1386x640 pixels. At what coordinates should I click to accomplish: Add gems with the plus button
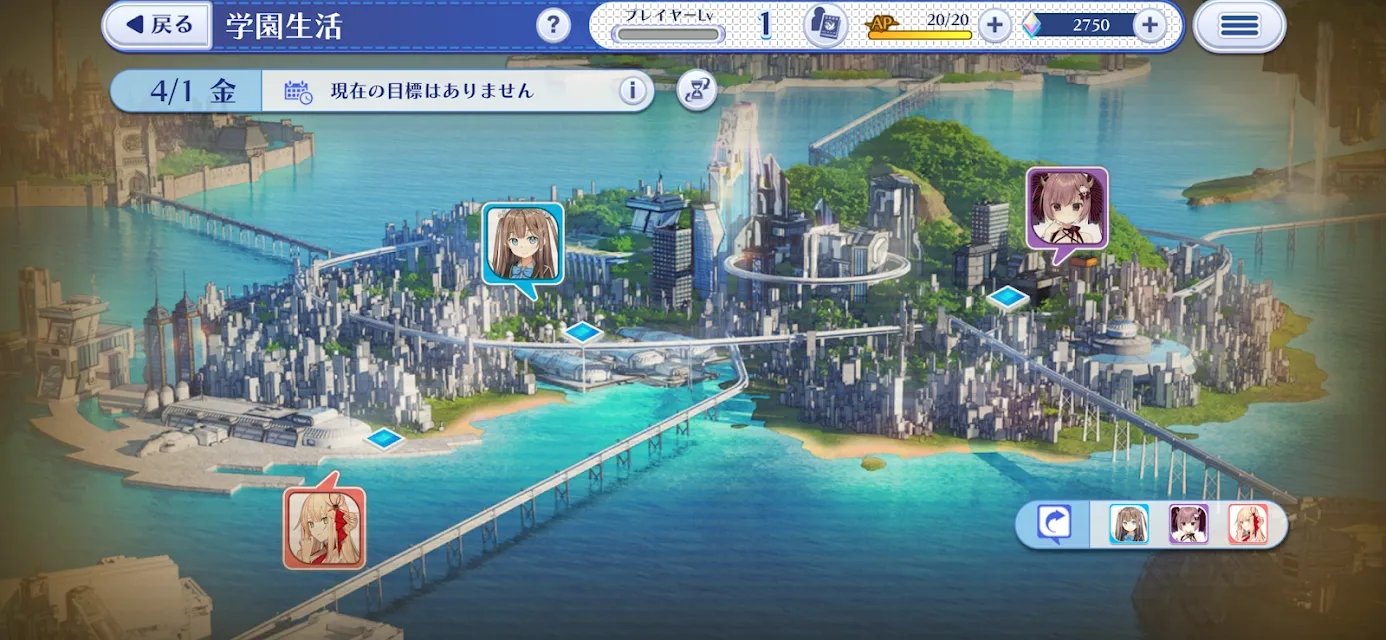point(1150,25)
